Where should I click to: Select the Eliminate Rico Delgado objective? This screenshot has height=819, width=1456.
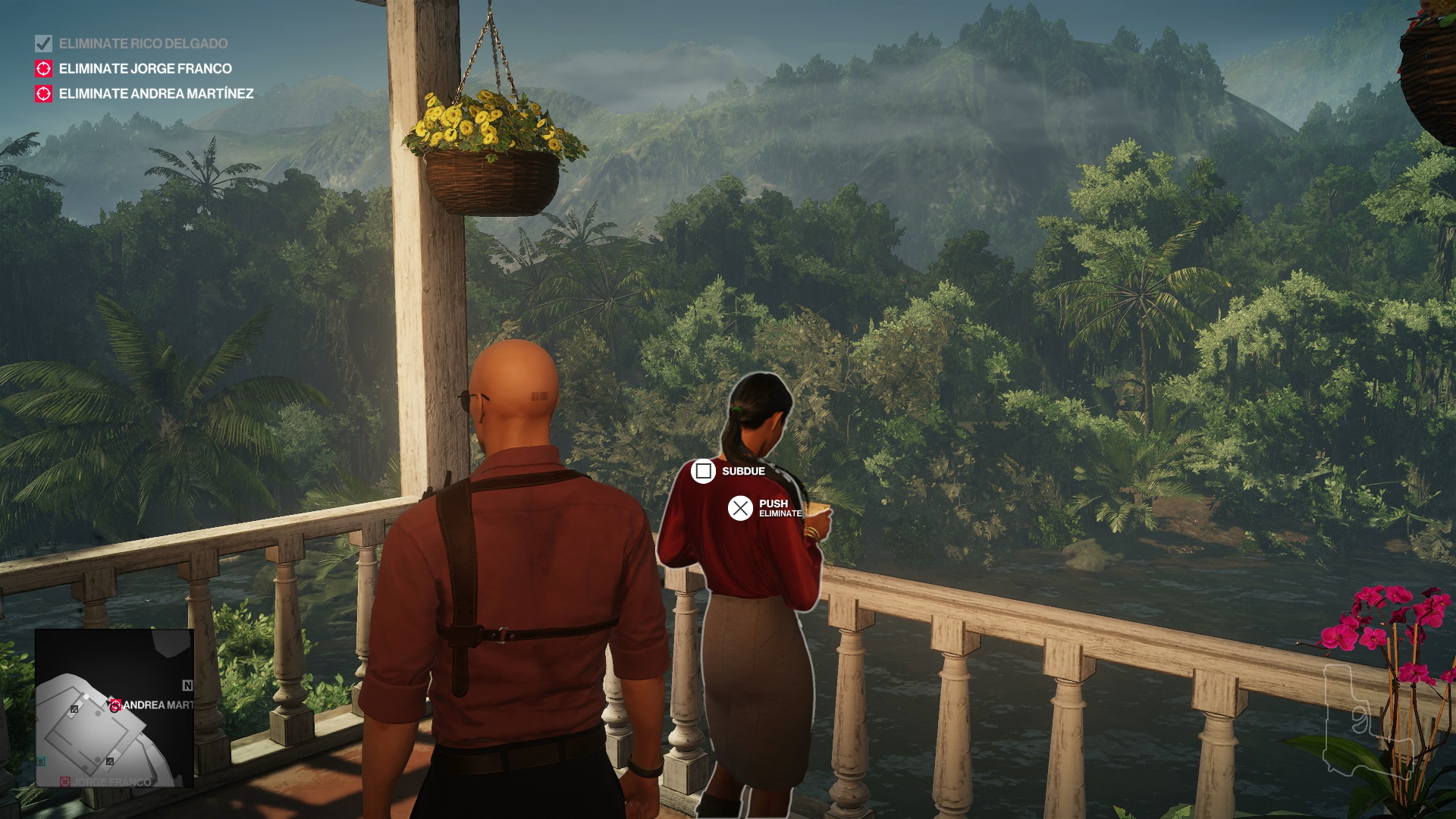pos(143,44)
